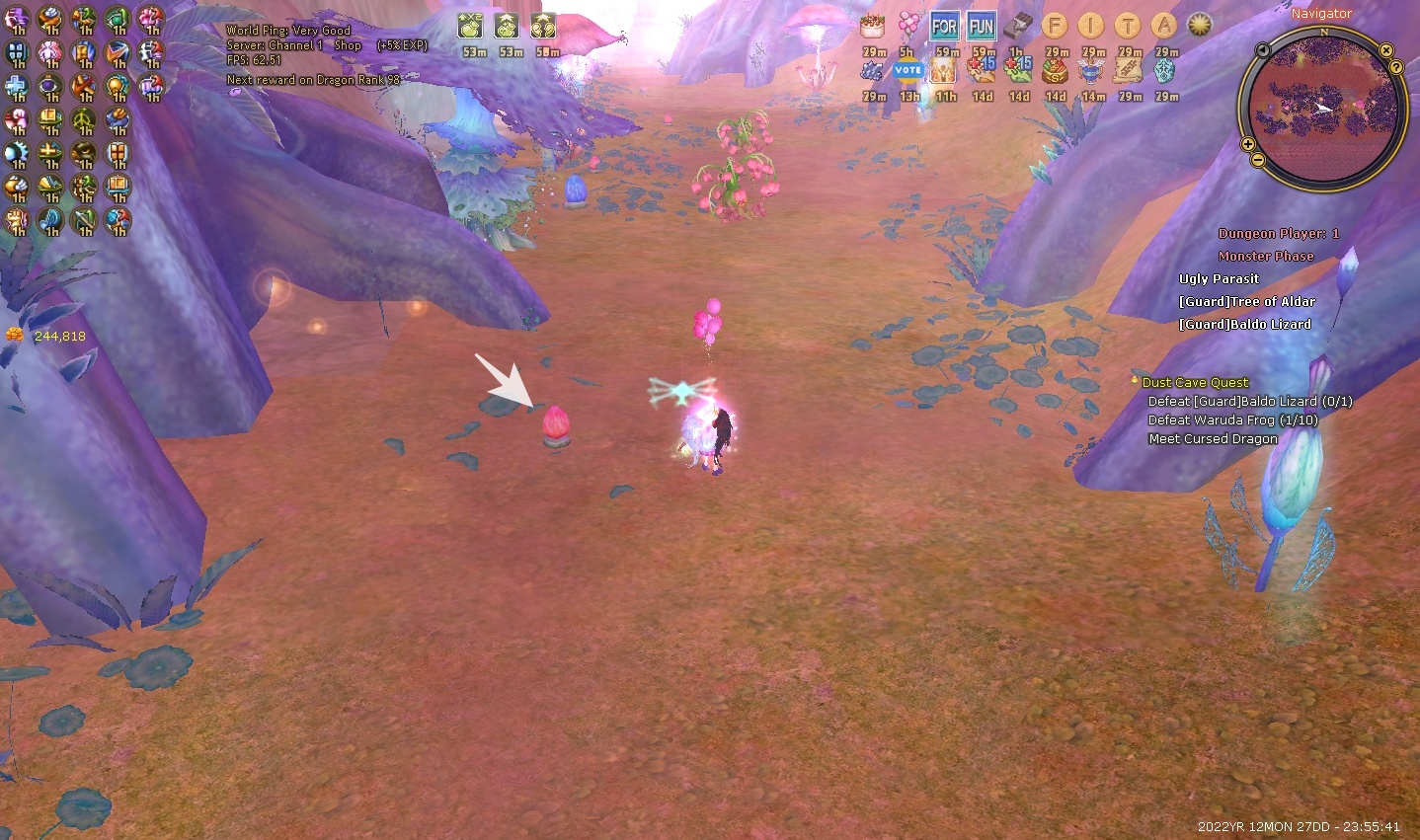The height and width of the screenshot is (840, 1420).
Task: Zoom out the Navigator with minus button
Action: coord(1258,160)
